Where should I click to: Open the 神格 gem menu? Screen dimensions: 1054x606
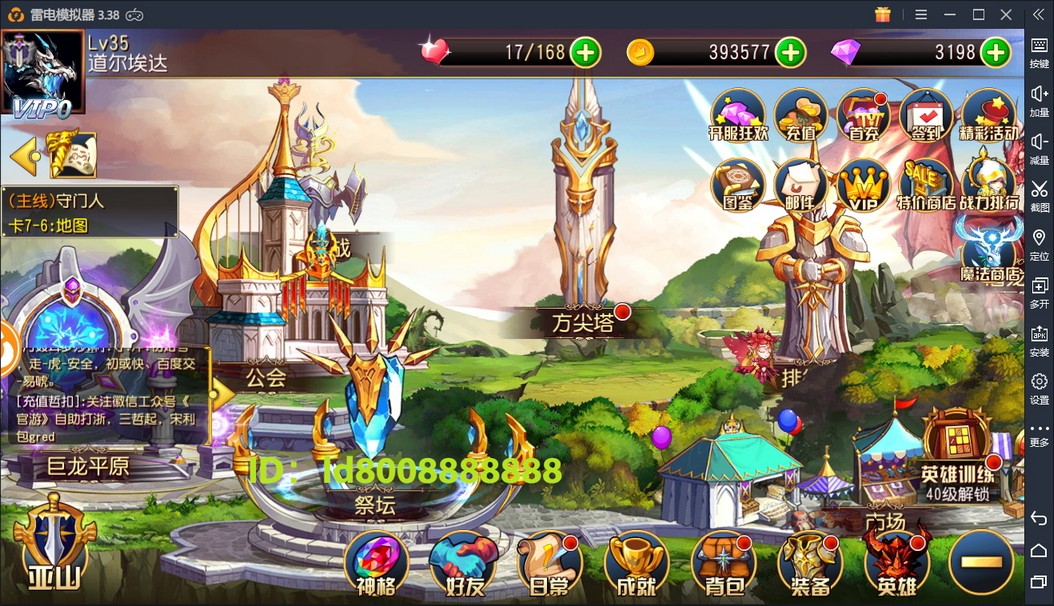pos(376,562)
